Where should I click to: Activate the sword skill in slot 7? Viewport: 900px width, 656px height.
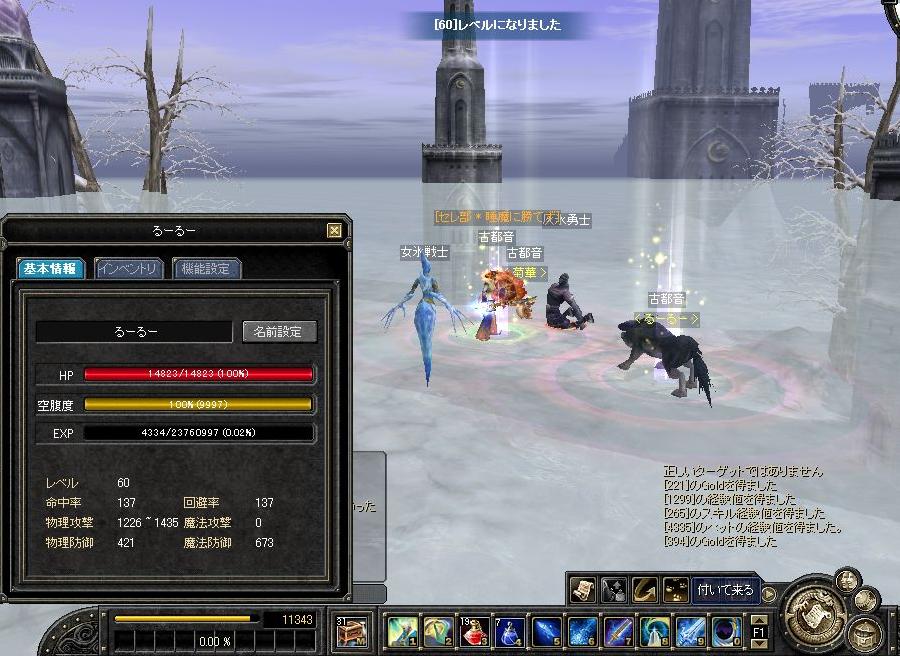click(x=618, y=632)
